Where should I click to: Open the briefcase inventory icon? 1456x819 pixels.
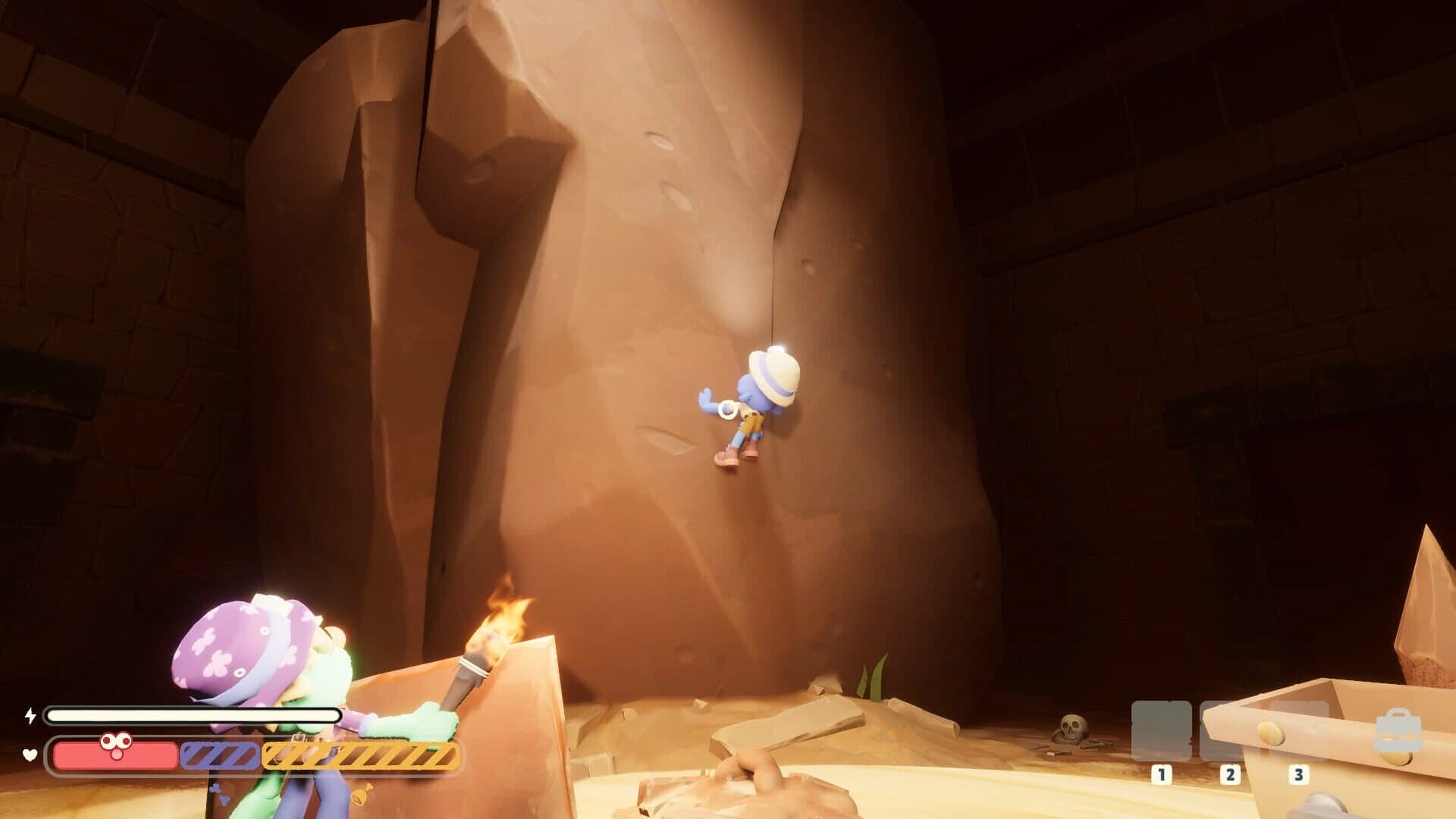pos(1398,729)
